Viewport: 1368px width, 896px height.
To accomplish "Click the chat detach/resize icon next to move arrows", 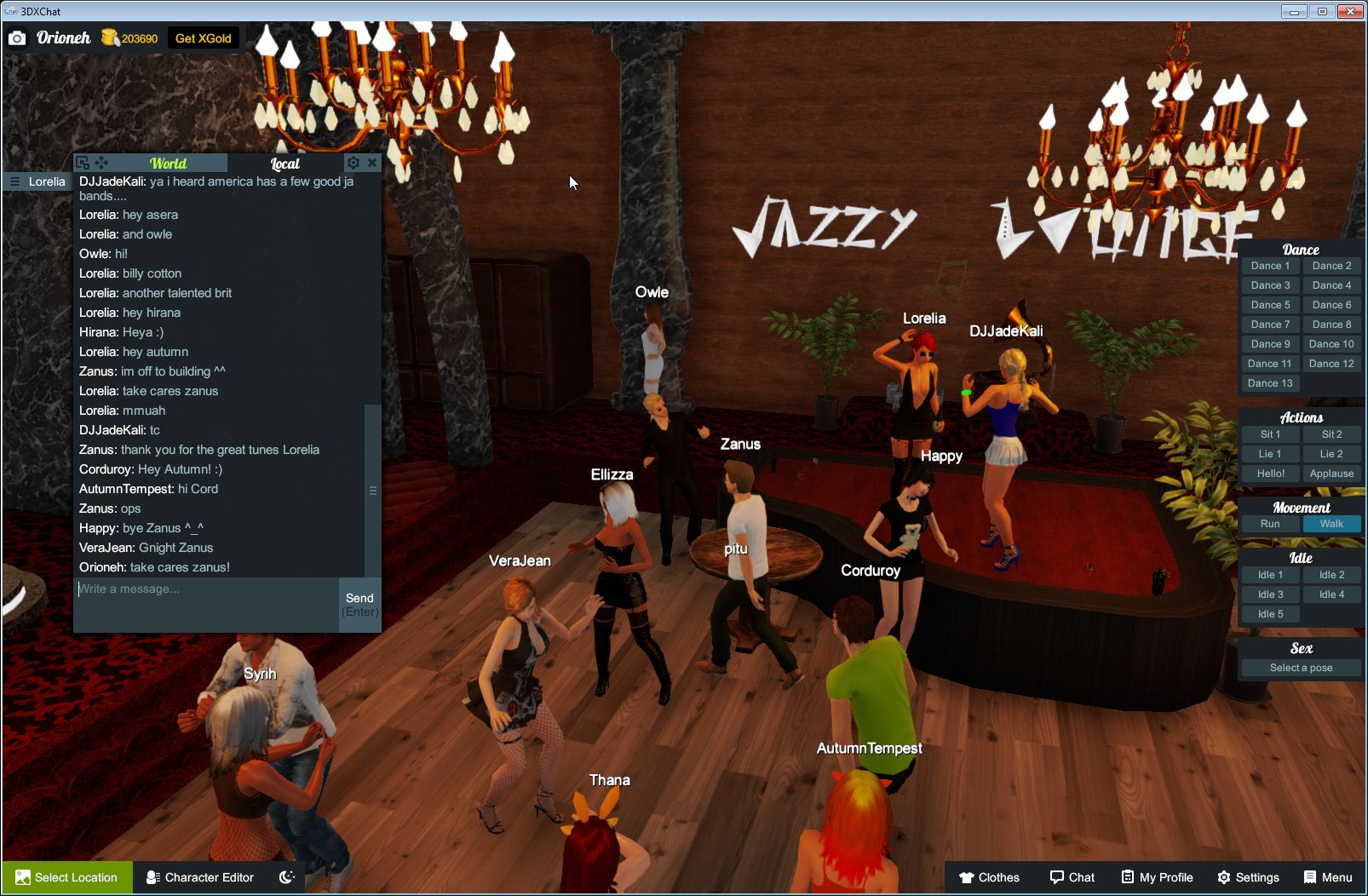I will (x=81, y=162).
